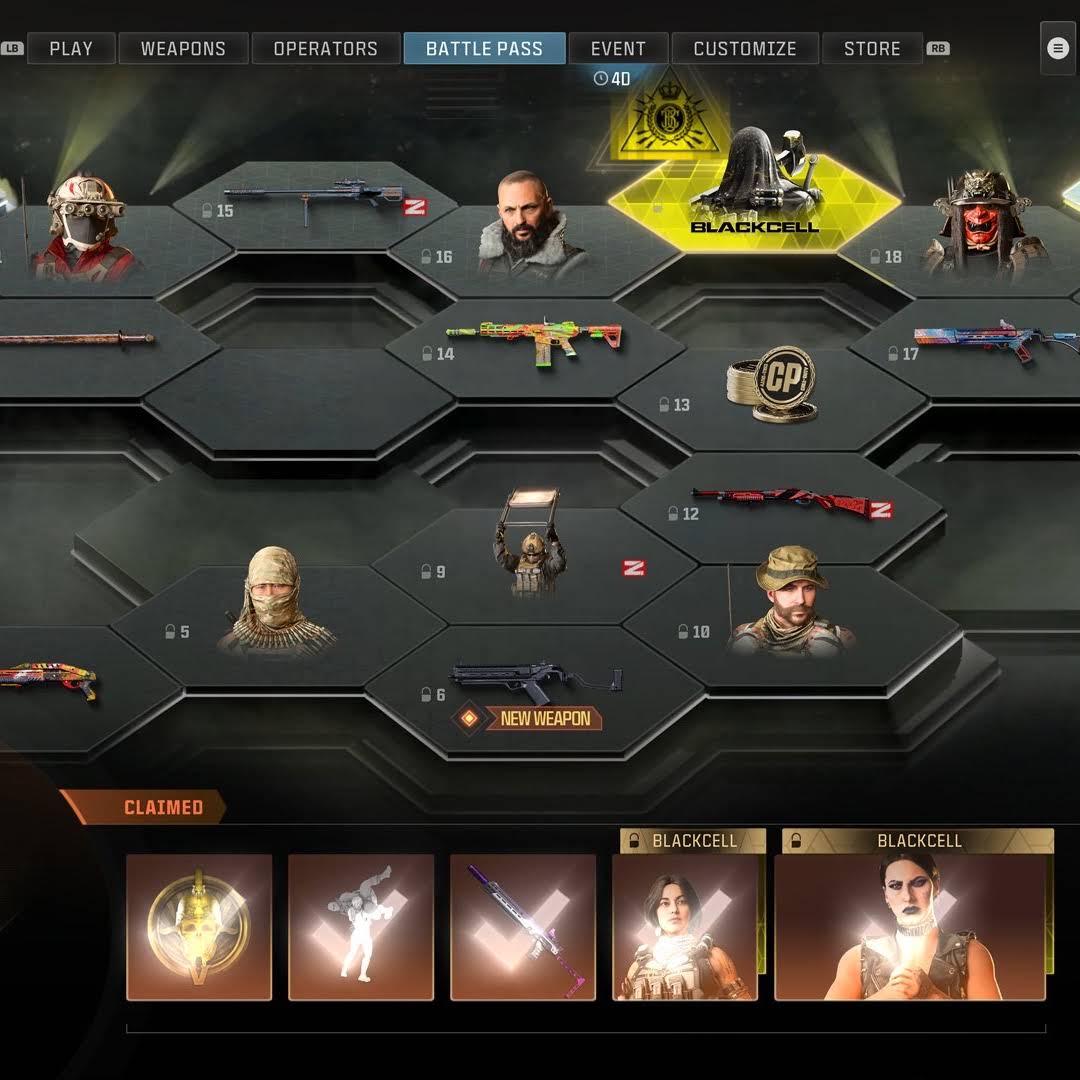Select sector 14 green rifle blueprint tile
This screenshot has width=1080, height=1080.
tap(535, 345)
